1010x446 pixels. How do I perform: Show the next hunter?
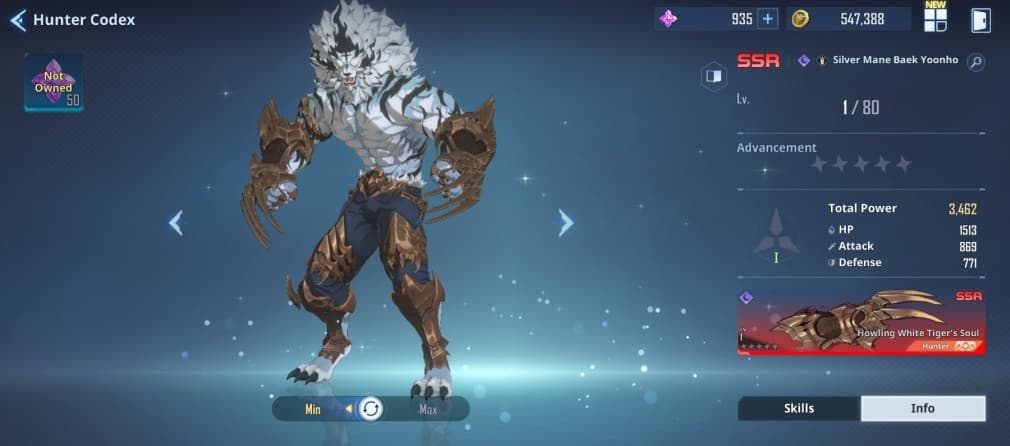click(565, 222)
